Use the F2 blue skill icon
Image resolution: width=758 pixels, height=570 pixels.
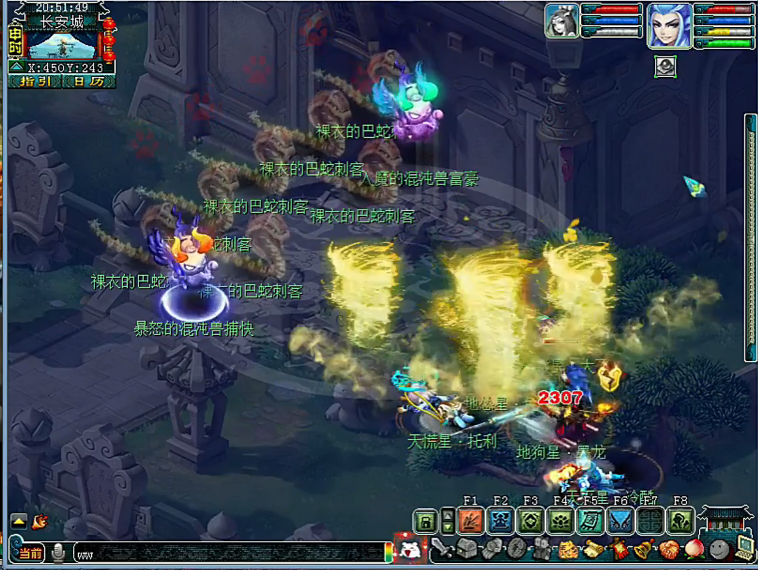(x=501, y=521)
